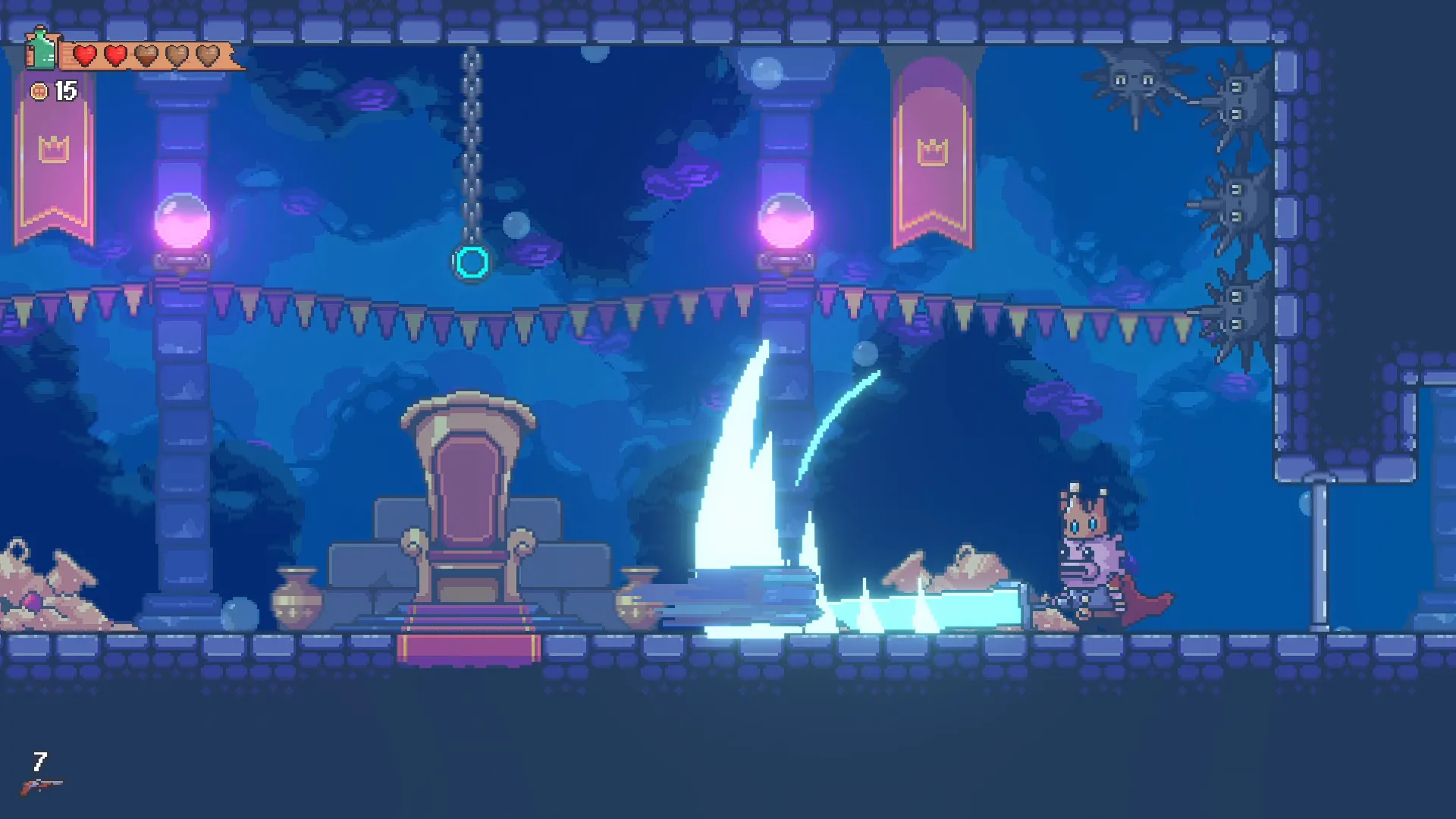Click the green potion bottle icon
This screenshot has width=1456, height=819.
coord(41,49)
